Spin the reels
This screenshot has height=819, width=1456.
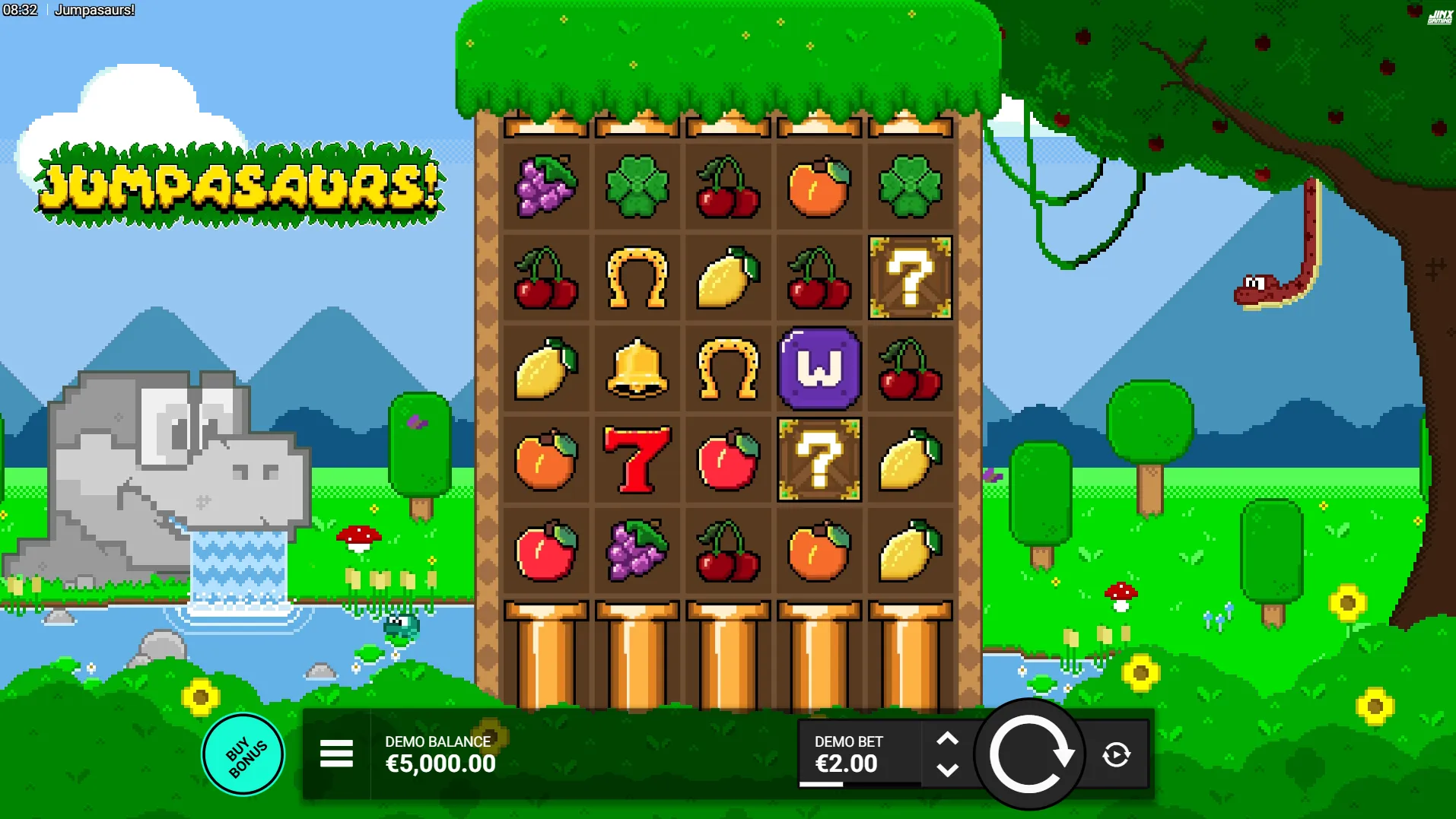[x=1030, y=754]
